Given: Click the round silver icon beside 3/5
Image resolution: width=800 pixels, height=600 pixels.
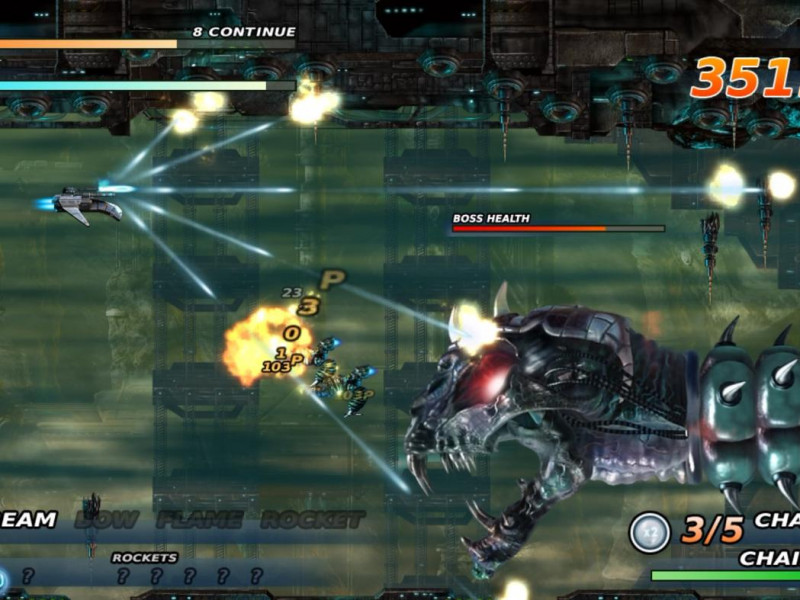Looking at the screenshot, I should 649,532.
